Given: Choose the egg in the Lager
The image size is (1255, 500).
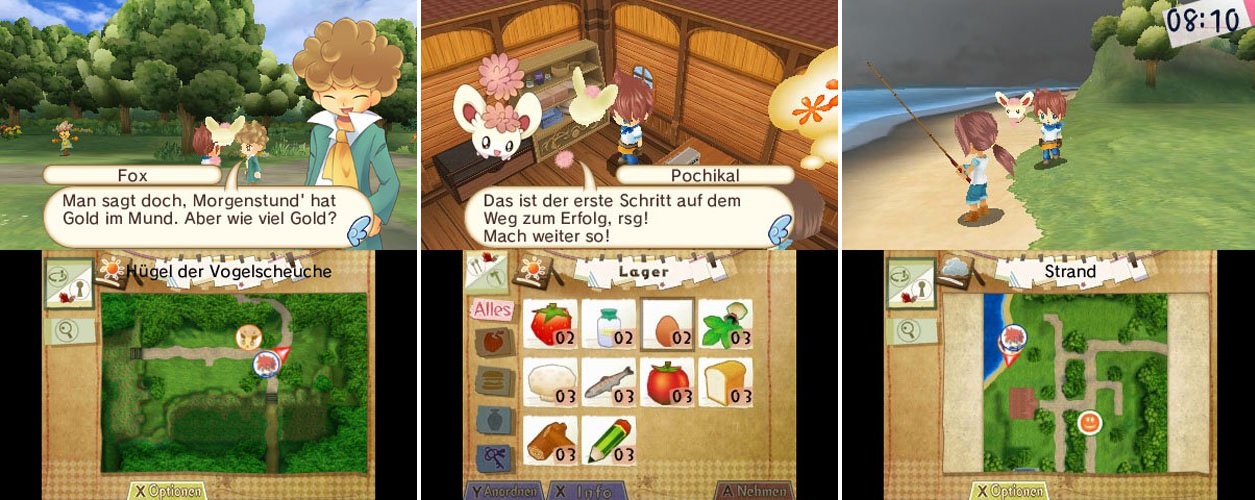Looking at the screenshot, I should pyautogui.click(x=667, y=323).
